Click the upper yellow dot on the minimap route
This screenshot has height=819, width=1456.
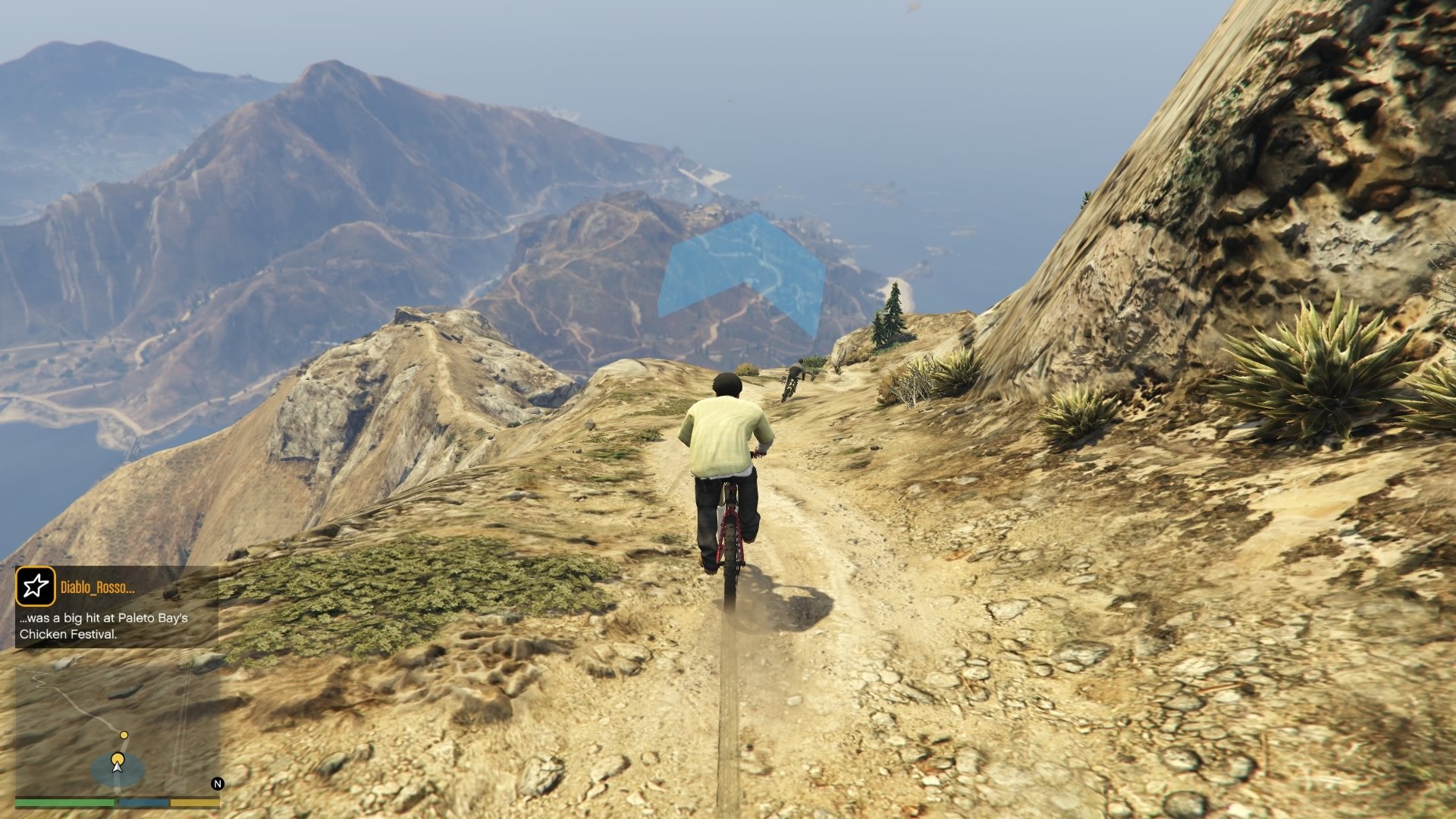(x=124, y=735)
